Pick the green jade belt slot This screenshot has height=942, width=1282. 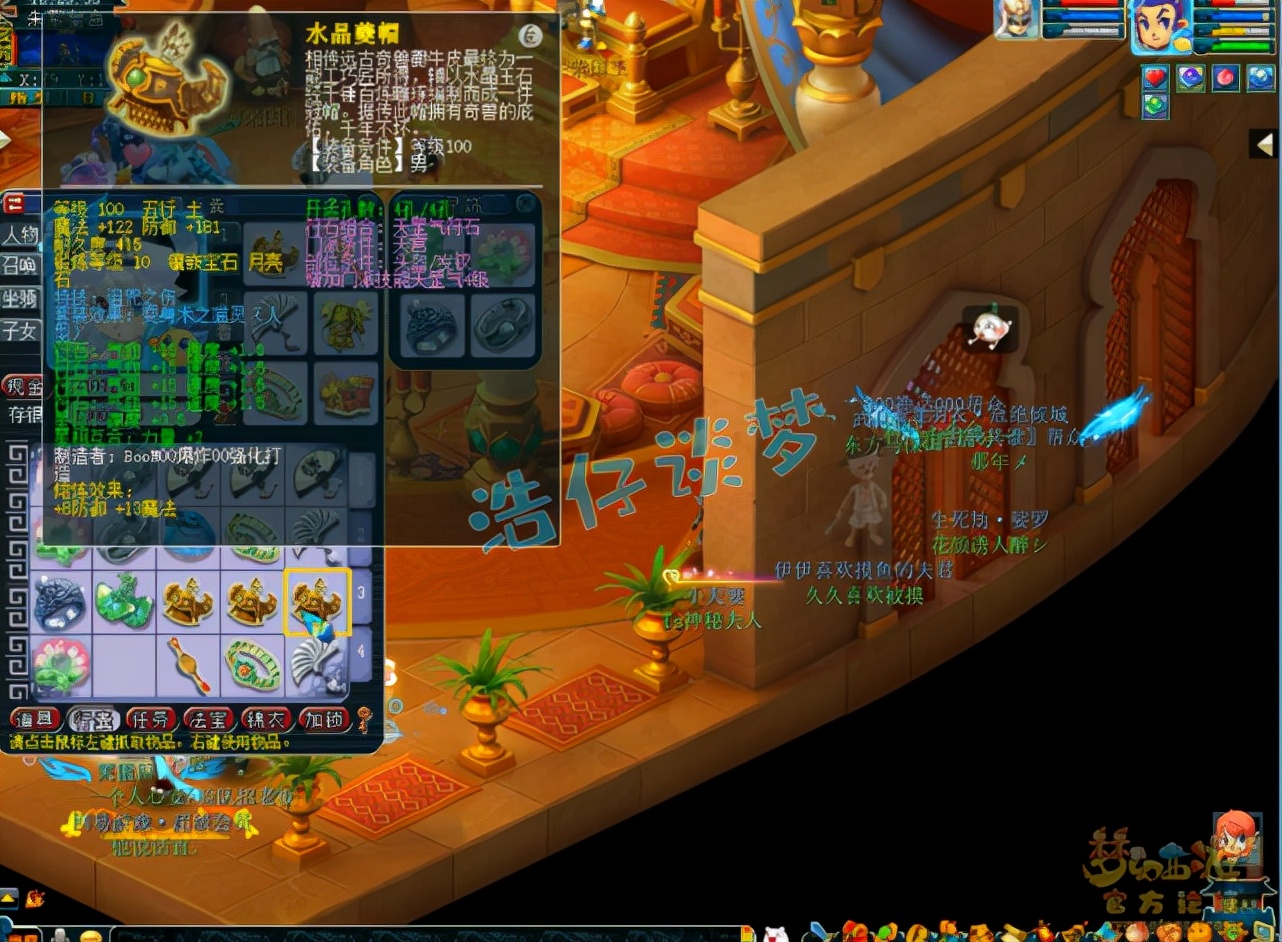[253, 665]
